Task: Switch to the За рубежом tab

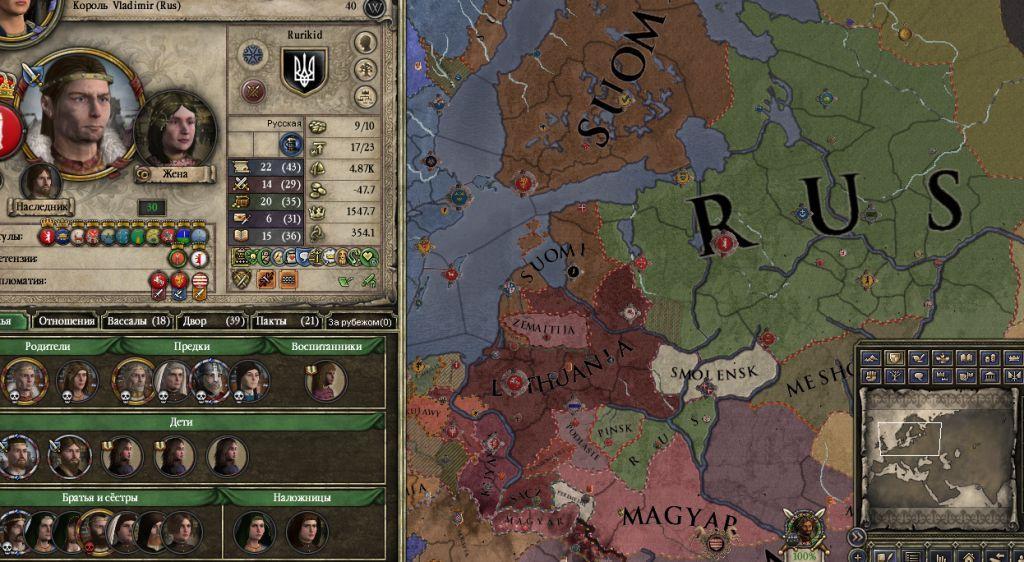Action: 361,322
